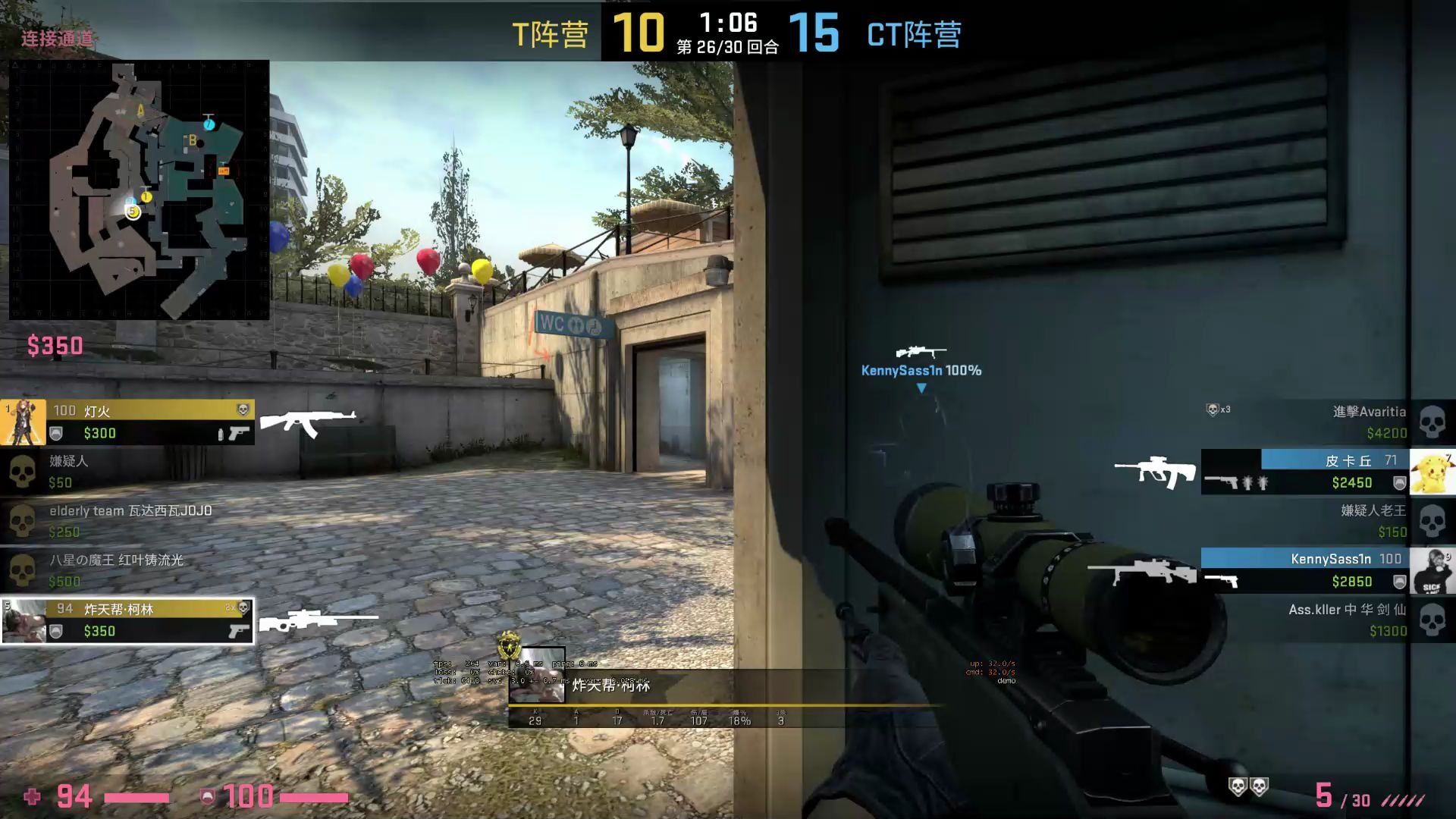
Task: Toggle the two skull counters near the ammo display
Action: tap(1248, 787)
